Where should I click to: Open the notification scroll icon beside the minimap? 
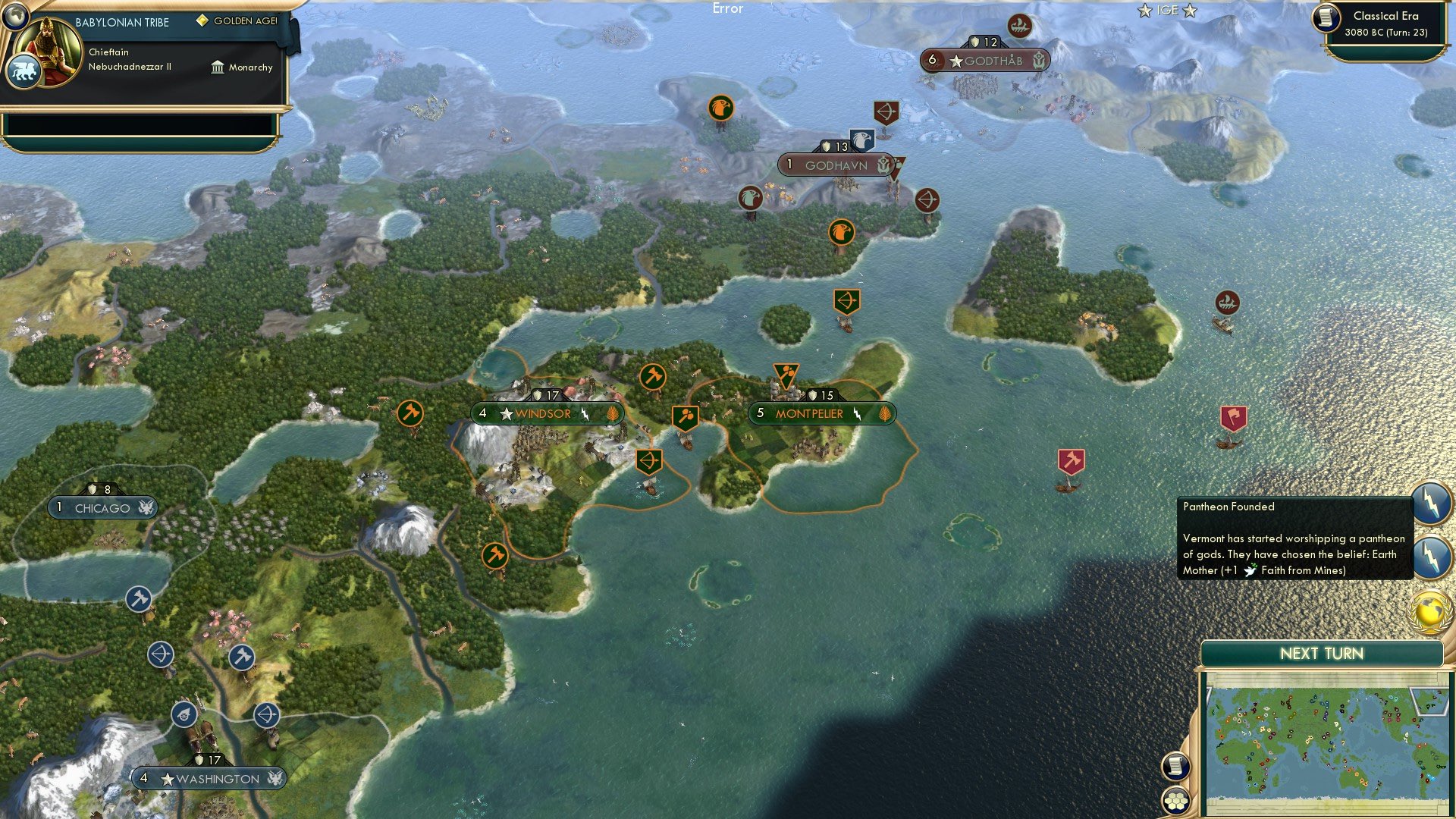(1175, 766)
